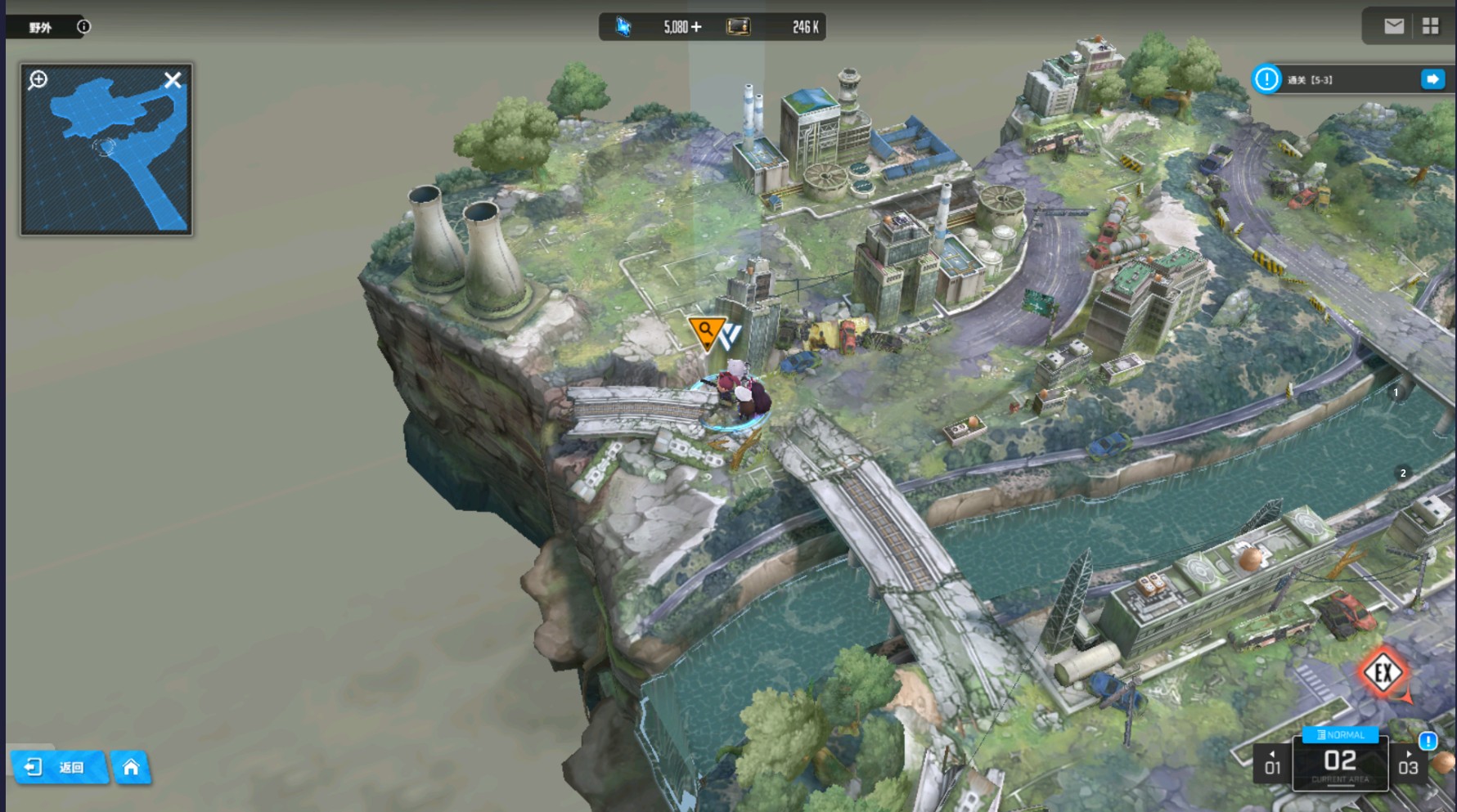1457x812 pixels.
Task: Close the minimap panel
Action: coord(173,80)
